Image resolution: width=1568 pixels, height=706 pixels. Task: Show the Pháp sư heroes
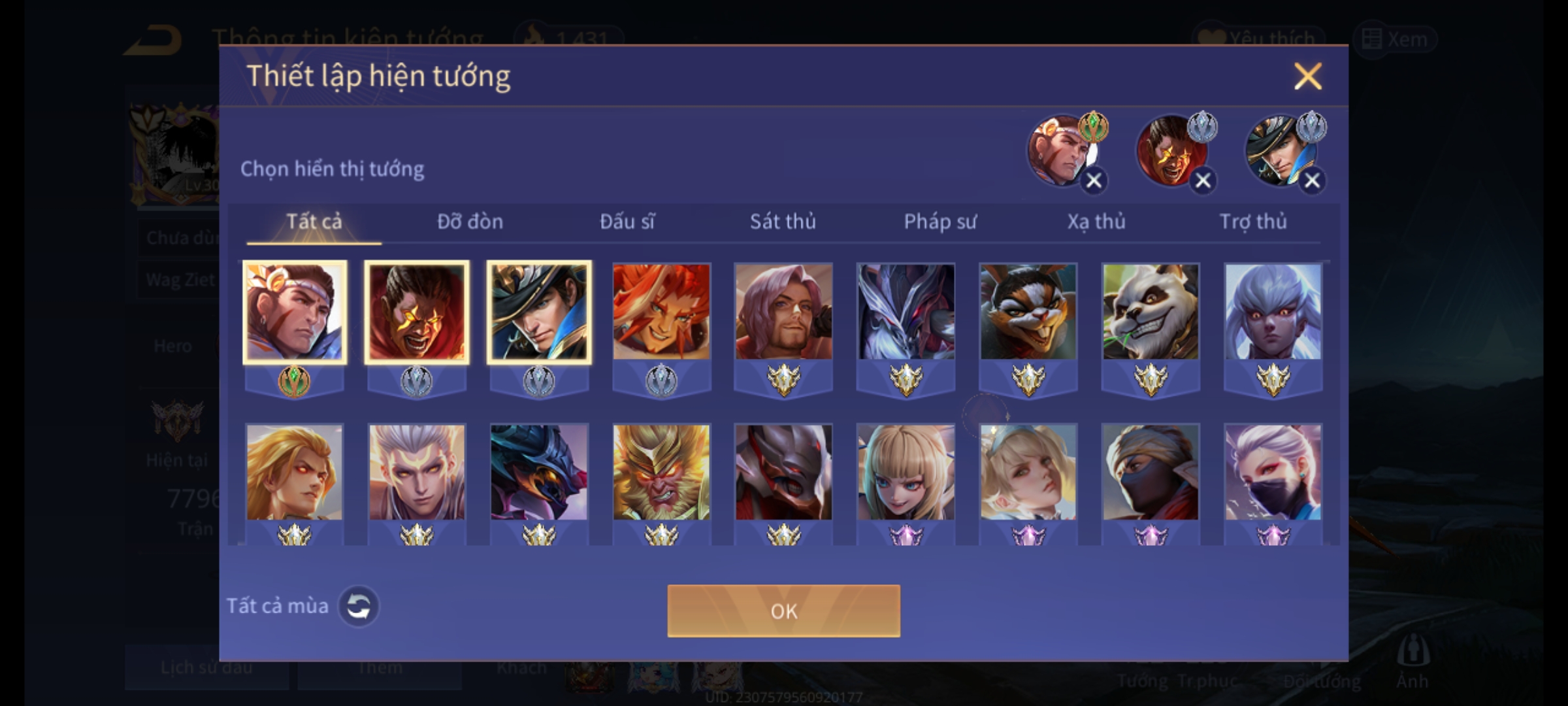(939, 222)
